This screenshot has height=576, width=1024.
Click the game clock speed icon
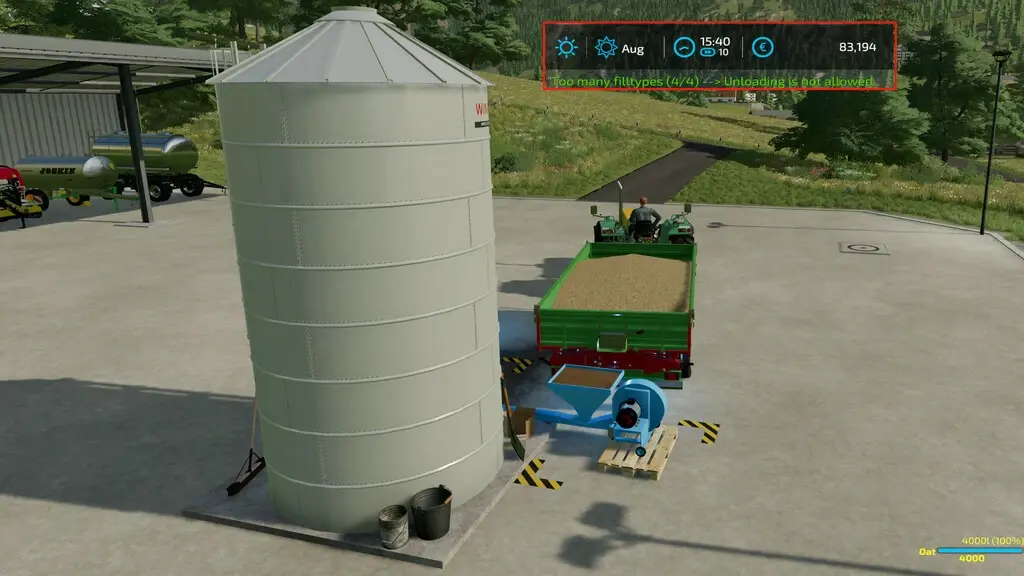click(684, 46)
